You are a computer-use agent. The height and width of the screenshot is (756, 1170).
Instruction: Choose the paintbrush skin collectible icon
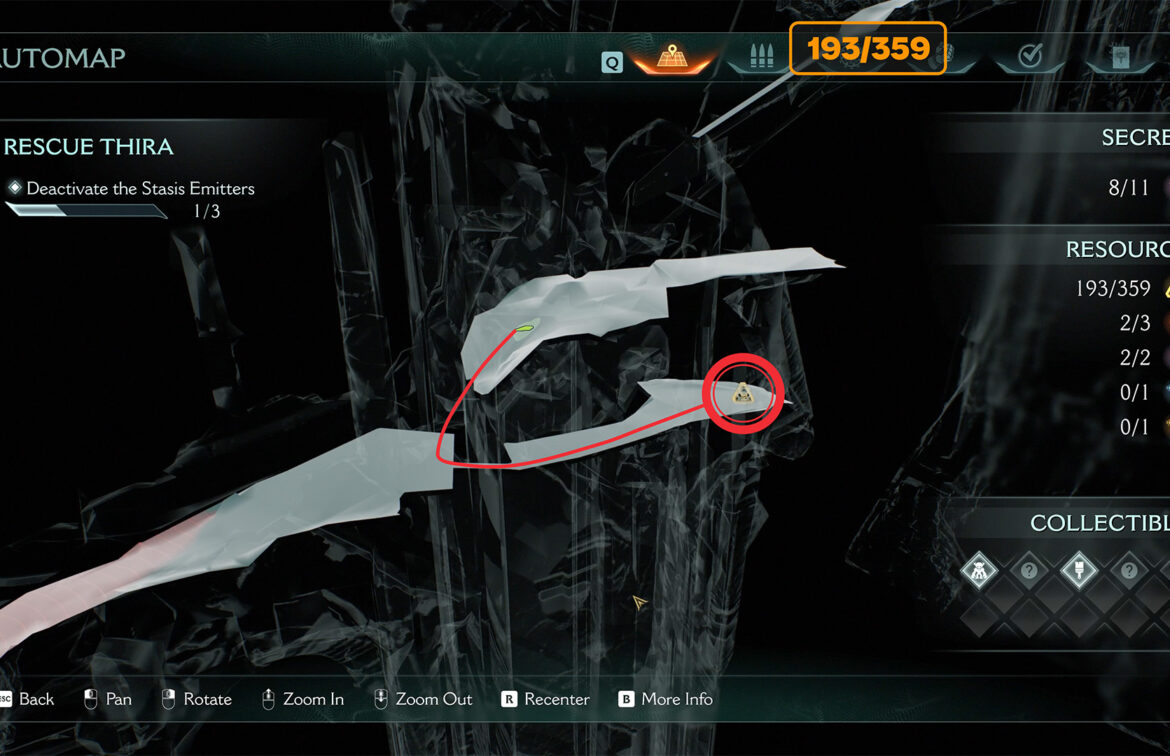click(x=1078, y=571)
